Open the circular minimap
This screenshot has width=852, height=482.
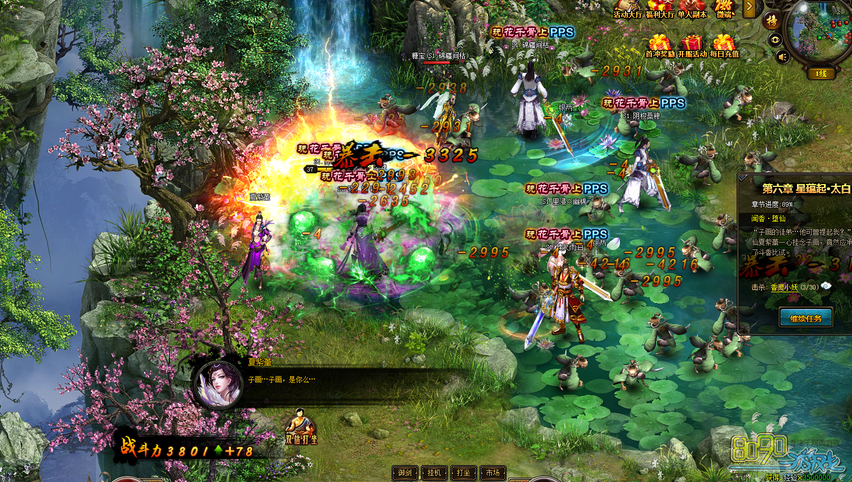click(x=819, y=30)
